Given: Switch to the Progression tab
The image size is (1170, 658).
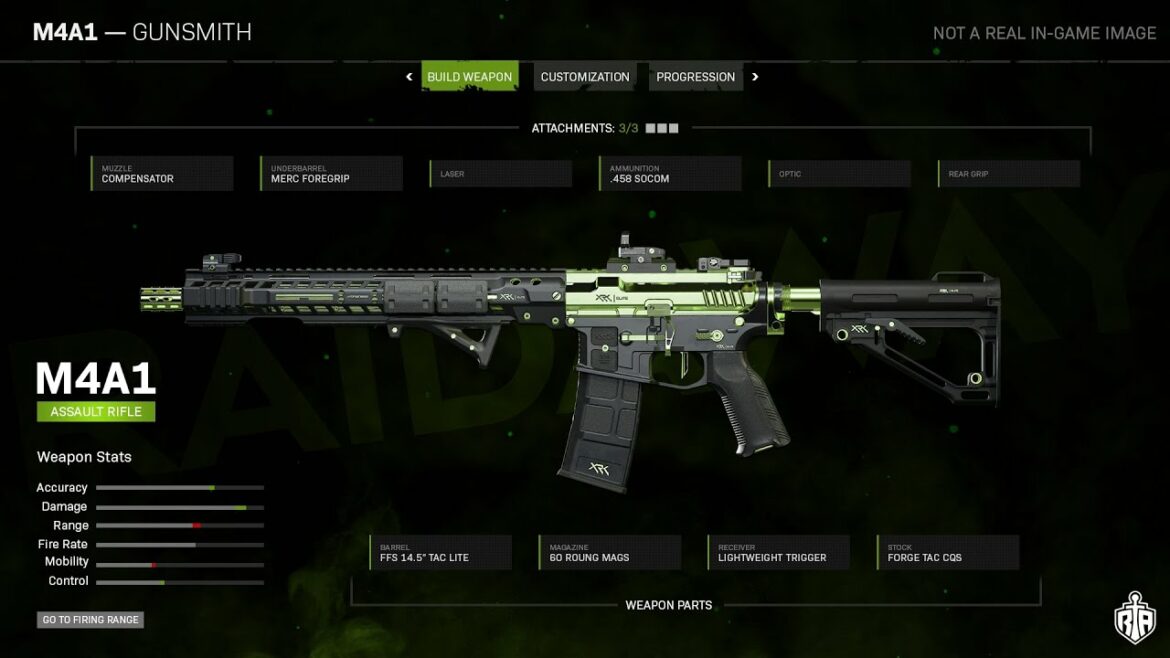Looking at the screenshot, I should coord(695,77).
